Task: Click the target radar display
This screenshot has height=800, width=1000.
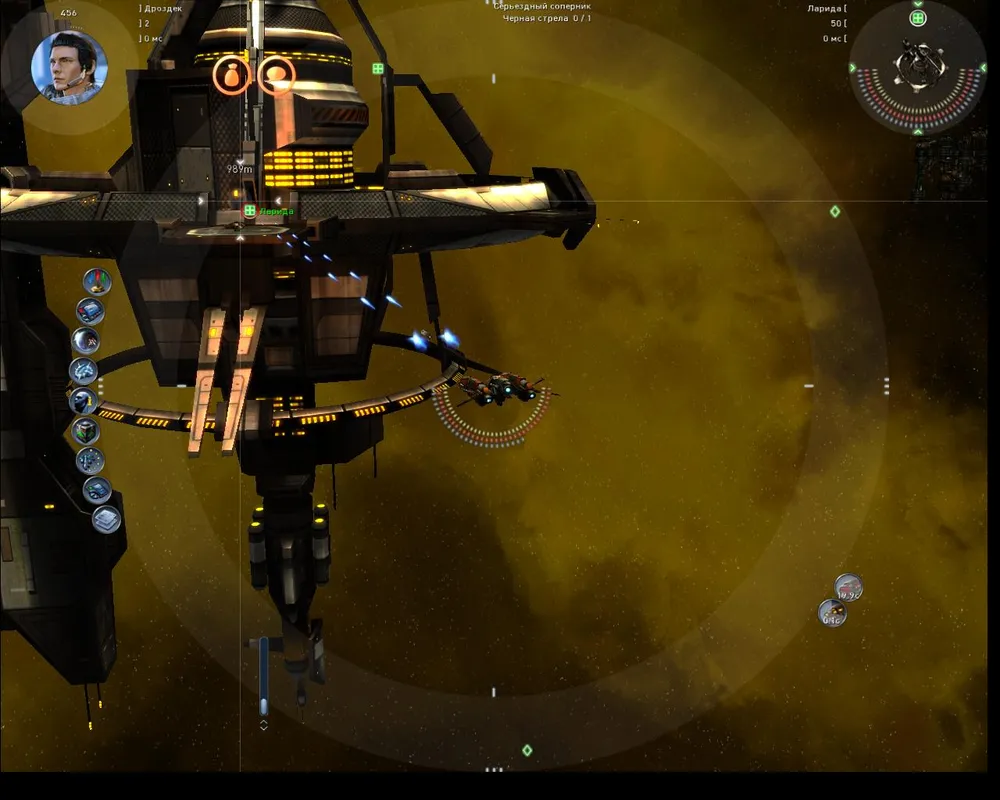Action: tap(917, 67)
